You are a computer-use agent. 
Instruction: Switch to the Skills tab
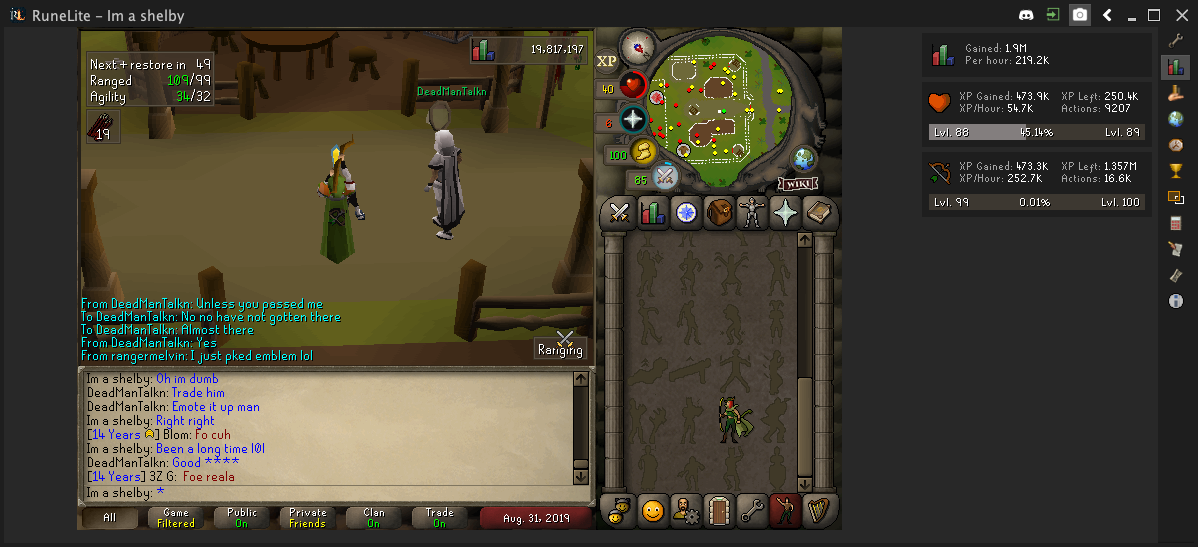[652, 212]
